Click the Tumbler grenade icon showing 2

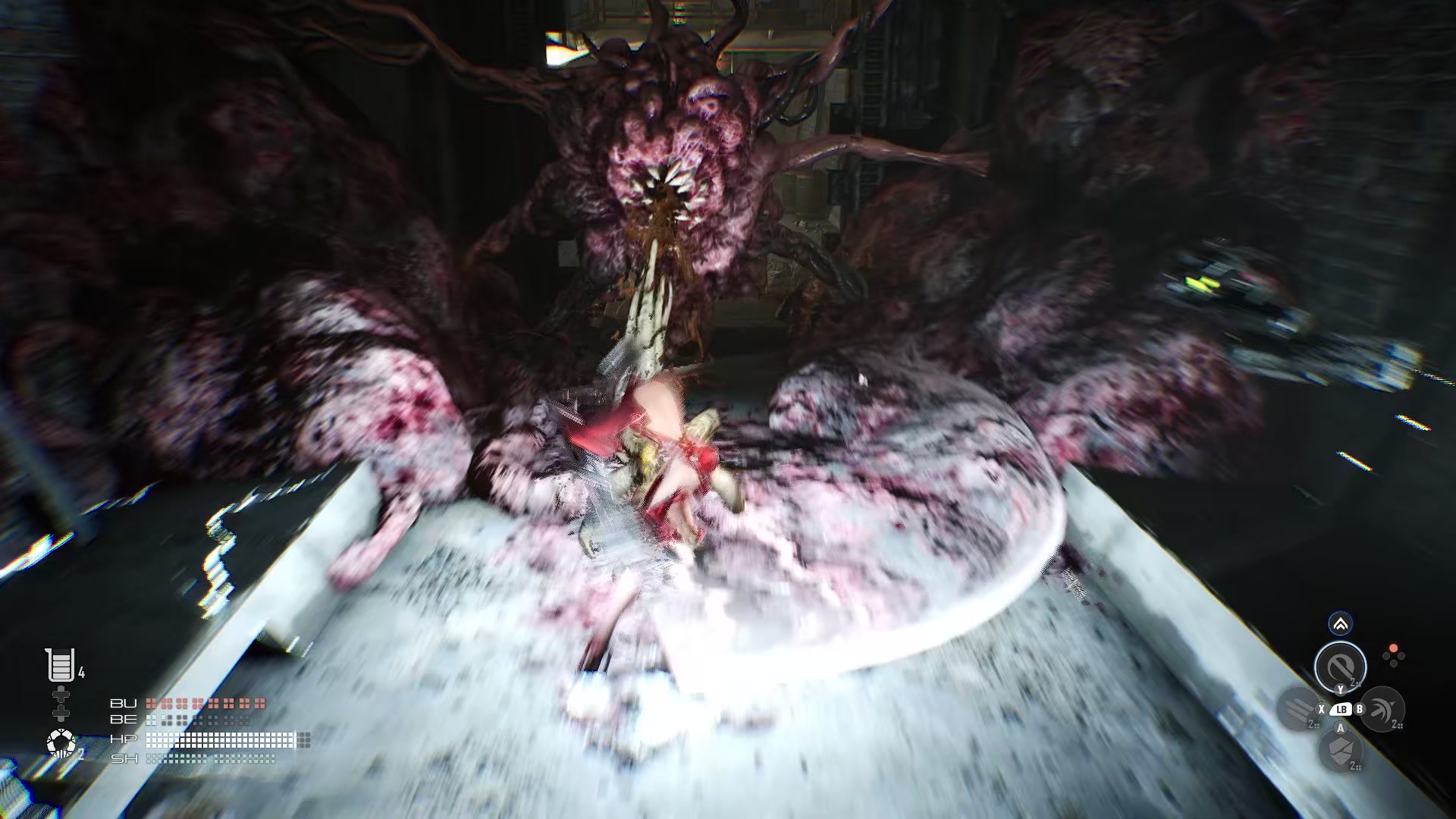pos(61,743)
